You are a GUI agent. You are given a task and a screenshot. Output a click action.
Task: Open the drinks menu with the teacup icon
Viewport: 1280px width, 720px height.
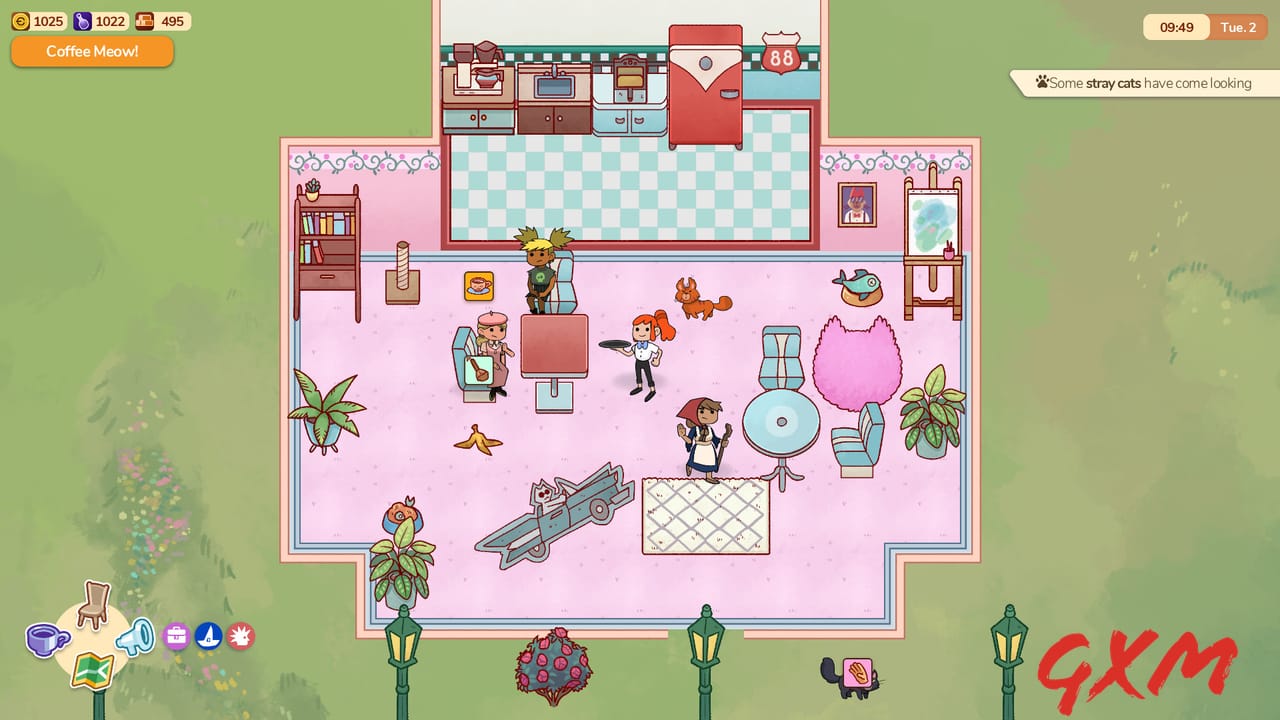click(46, 641)
